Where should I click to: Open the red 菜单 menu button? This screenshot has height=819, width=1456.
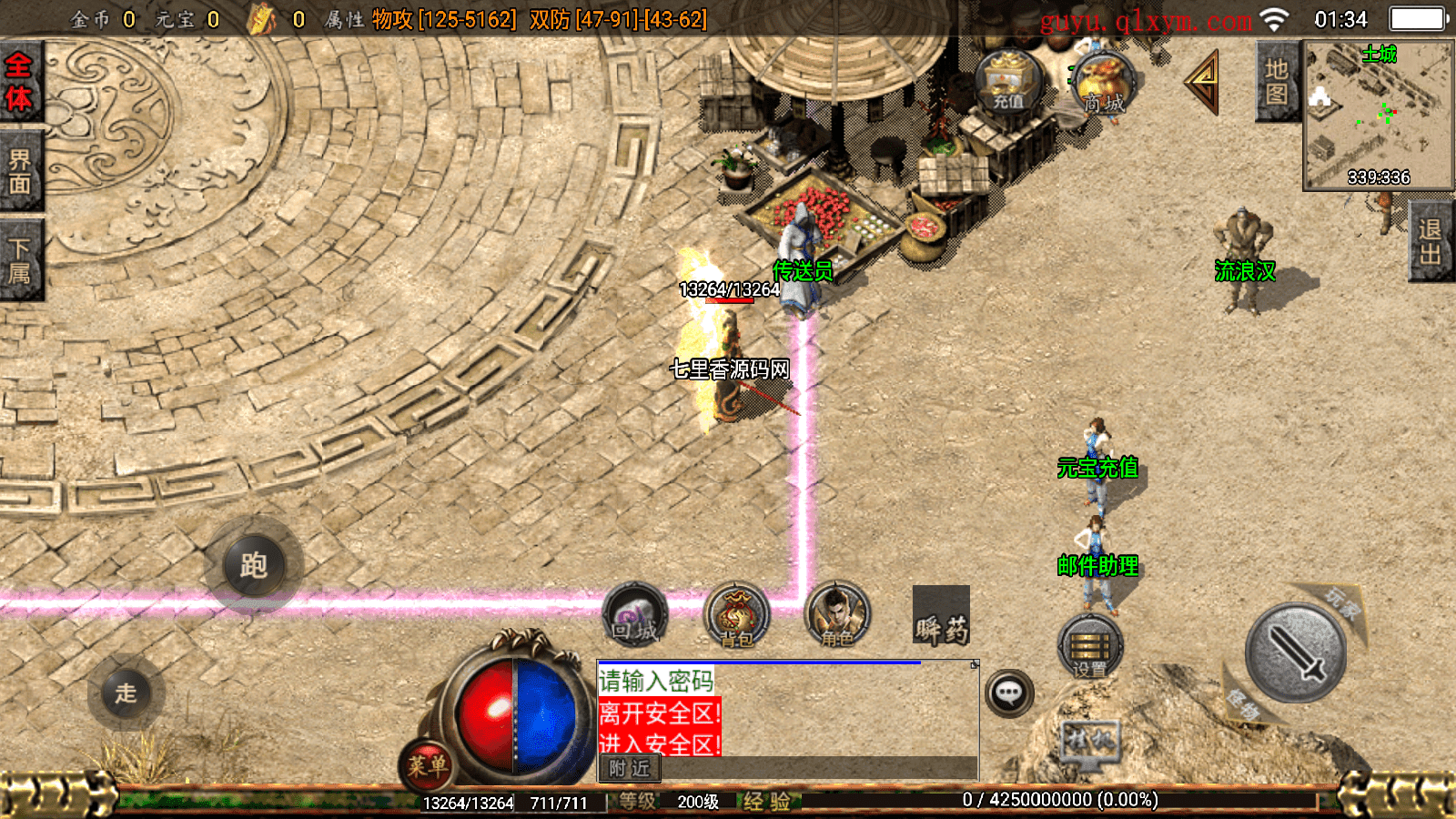click(426, 765)
